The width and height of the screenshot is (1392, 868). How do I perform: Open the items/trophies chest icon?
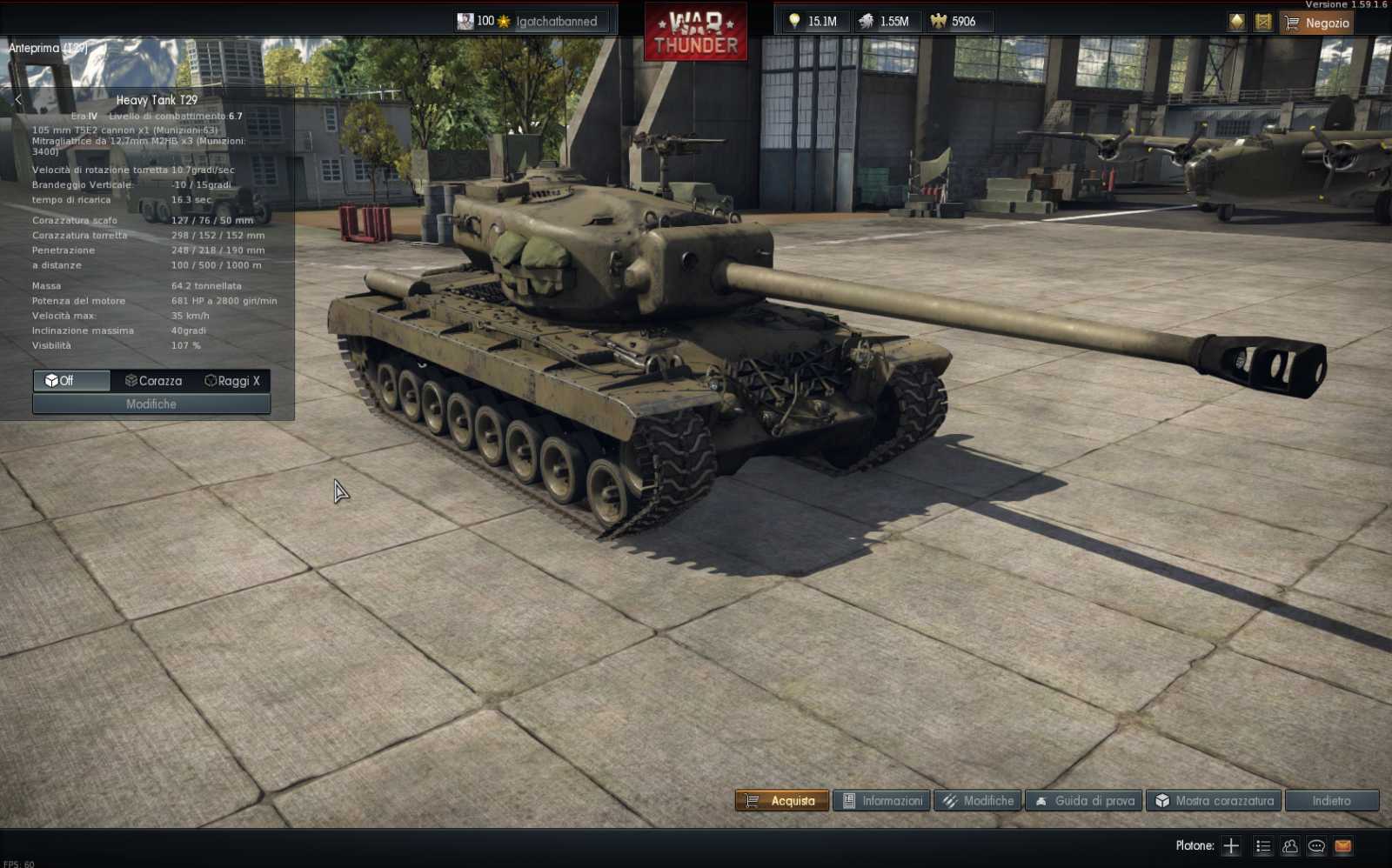(1262, 22)
